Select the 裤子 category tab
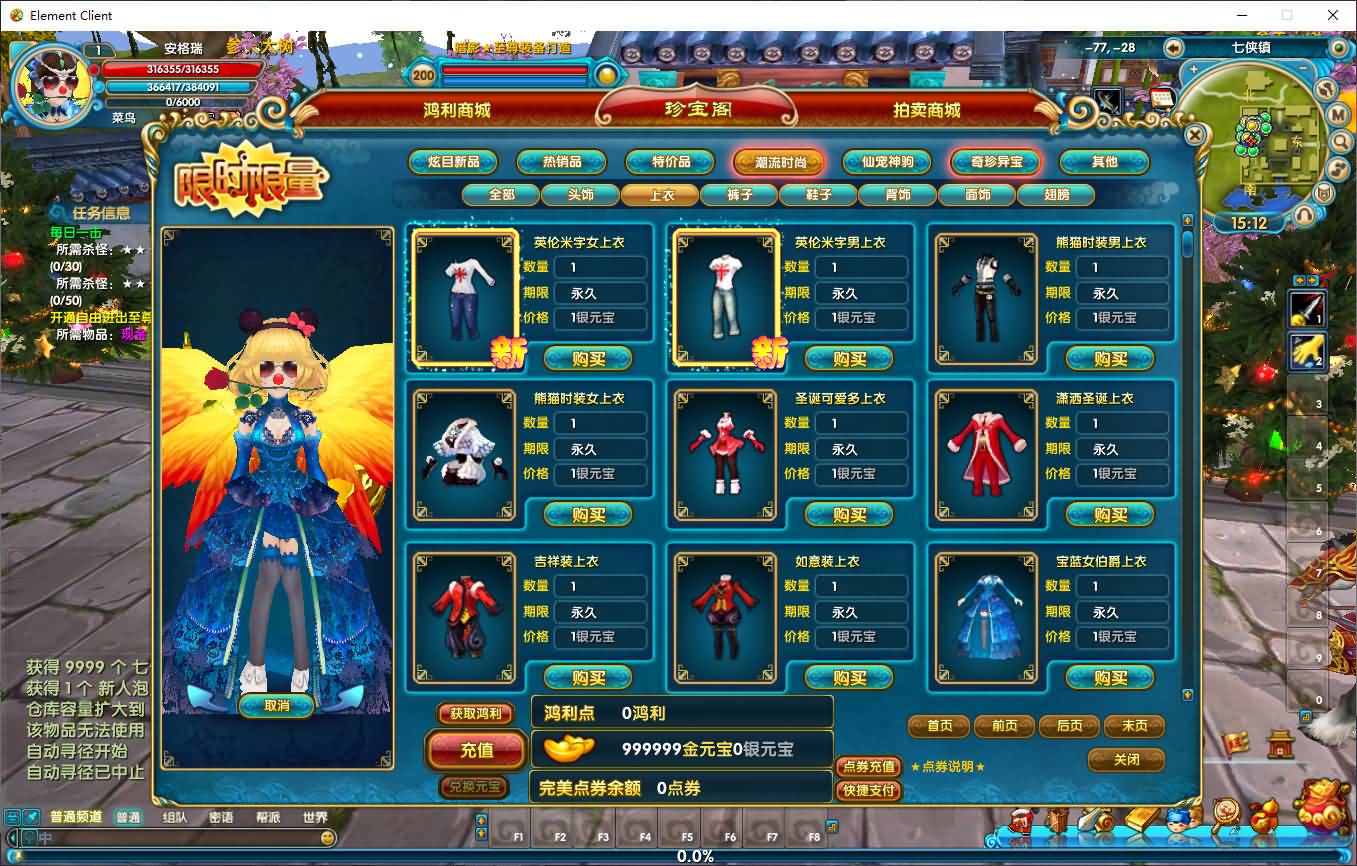Image resolution: width=1357 pixels, height=866 pixels. pos(738,195)
